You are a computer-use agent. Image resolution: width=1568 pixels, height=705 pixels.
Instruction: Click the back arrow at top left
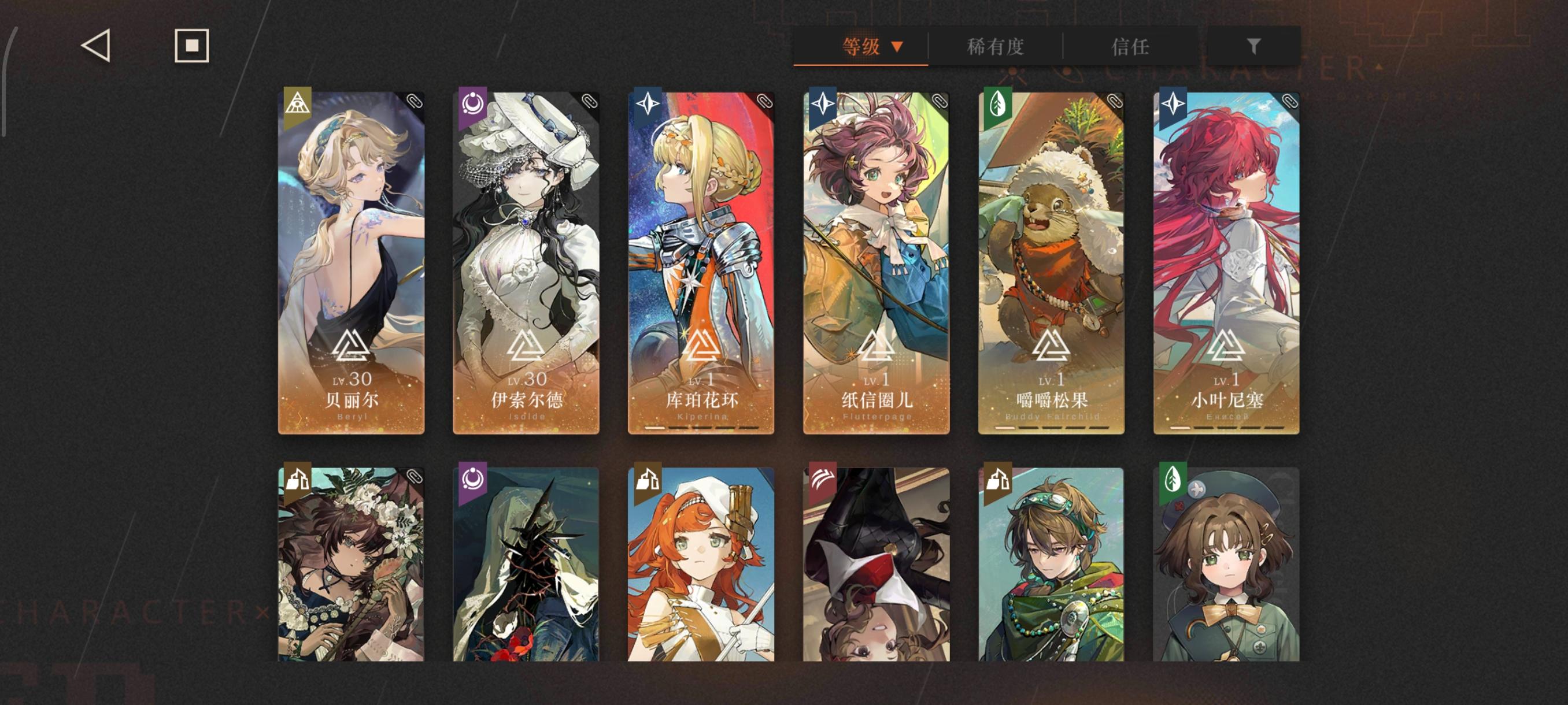[96, 45]
